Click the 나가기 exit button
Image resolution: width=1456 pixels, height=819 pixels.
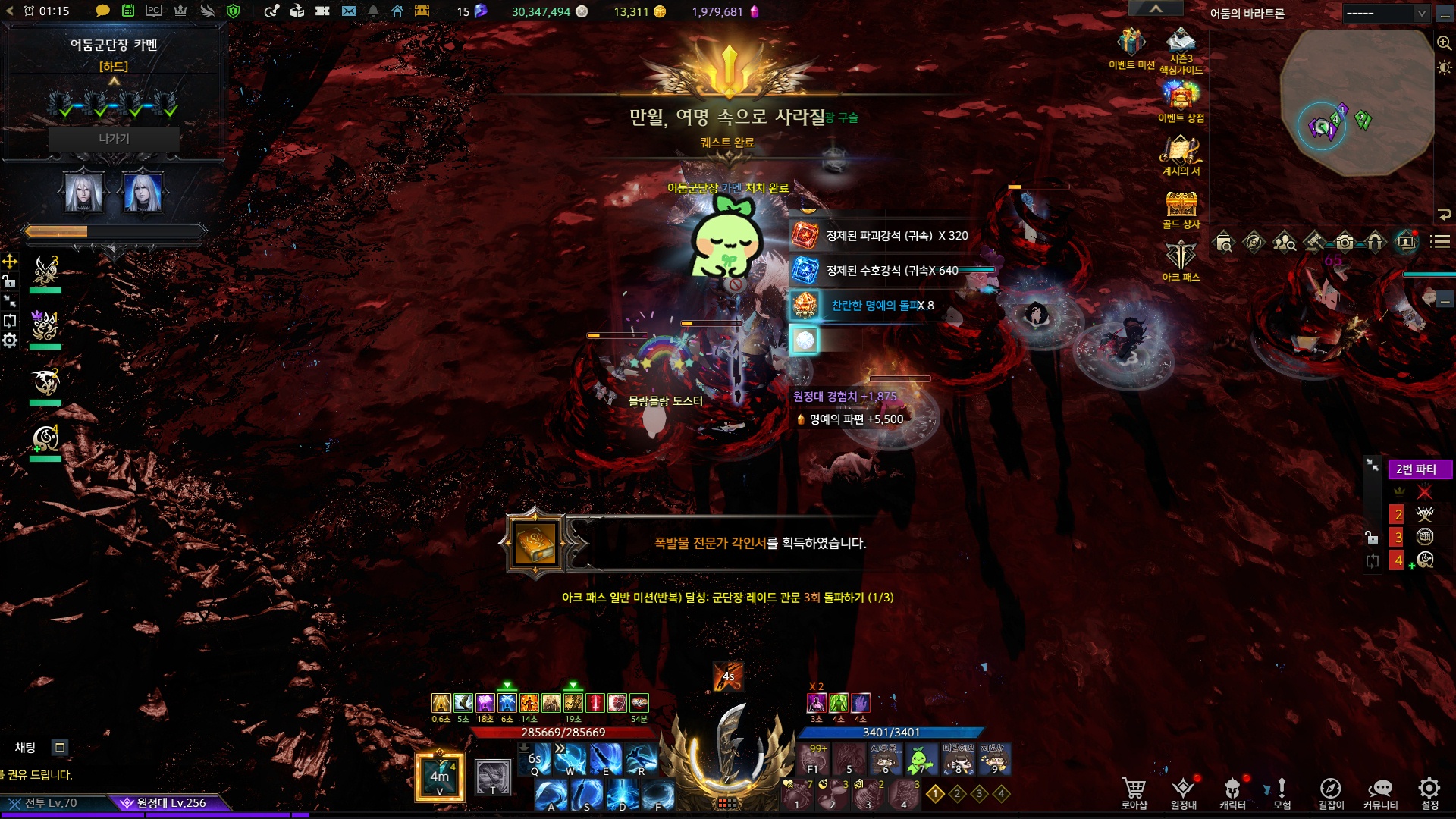114,139
